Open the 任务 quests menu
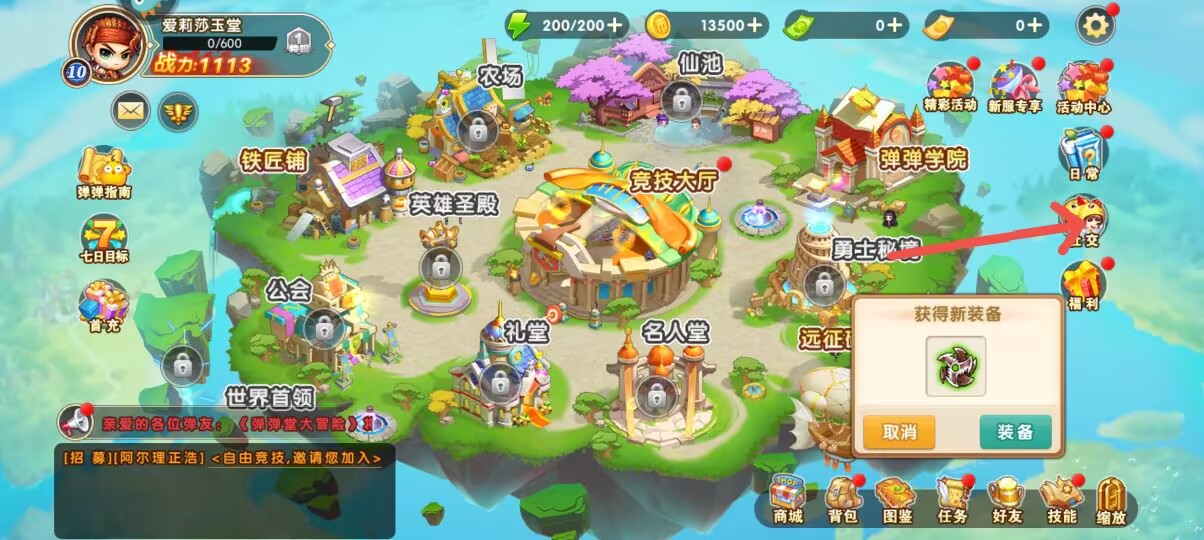This screenshot has width=1204, height=540. click(x=952, y=499)
